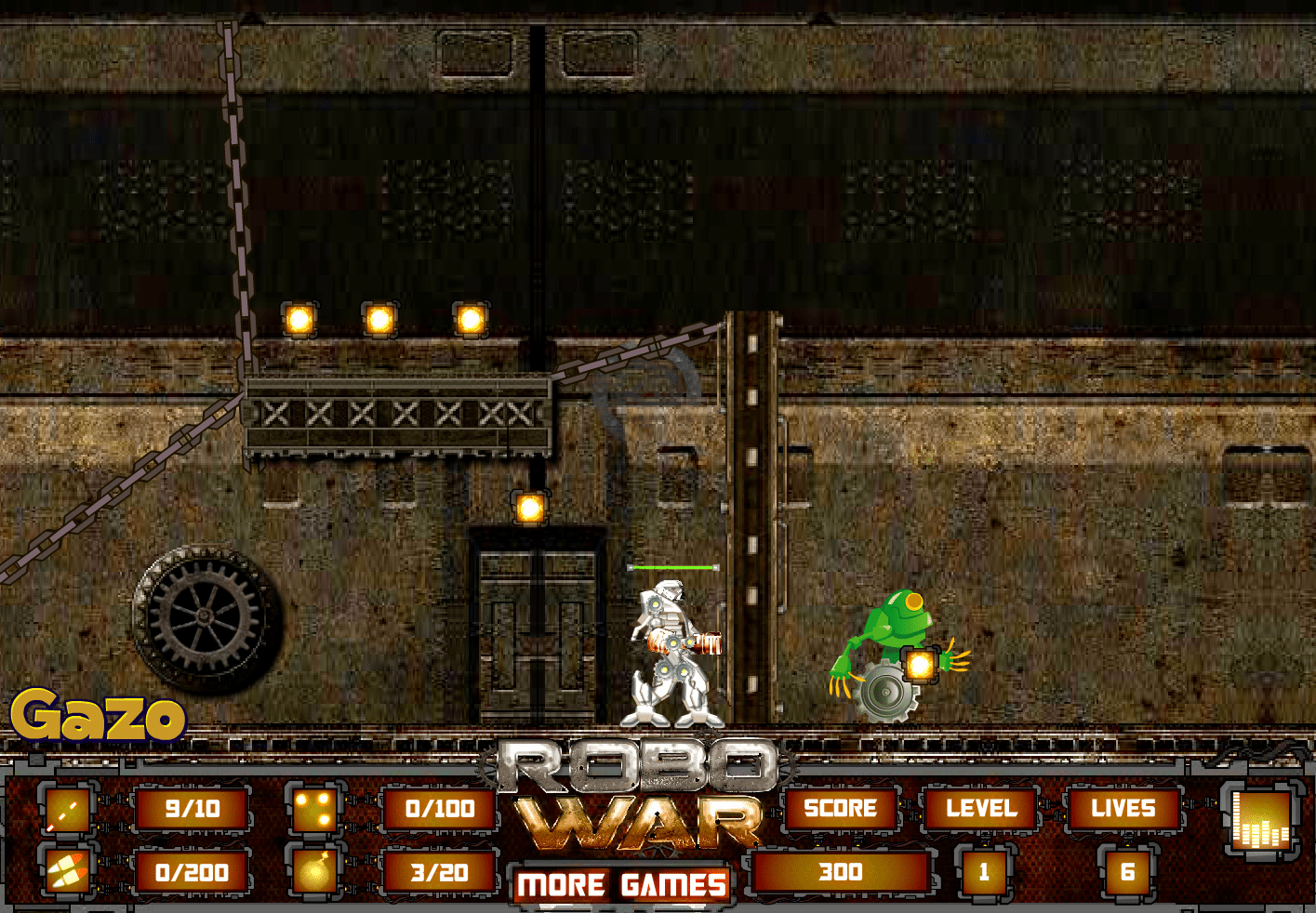This screenshot has height=913, width=1316.
Task: Click the 0/200 missile counter
Action: (191, 872)
